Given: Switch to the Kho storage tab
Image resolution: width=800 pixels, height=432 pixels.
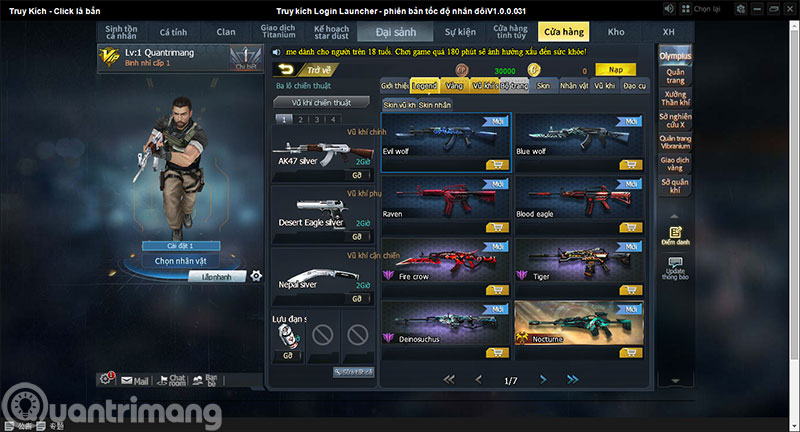Looking at the screenshot, I should point(616,32).
